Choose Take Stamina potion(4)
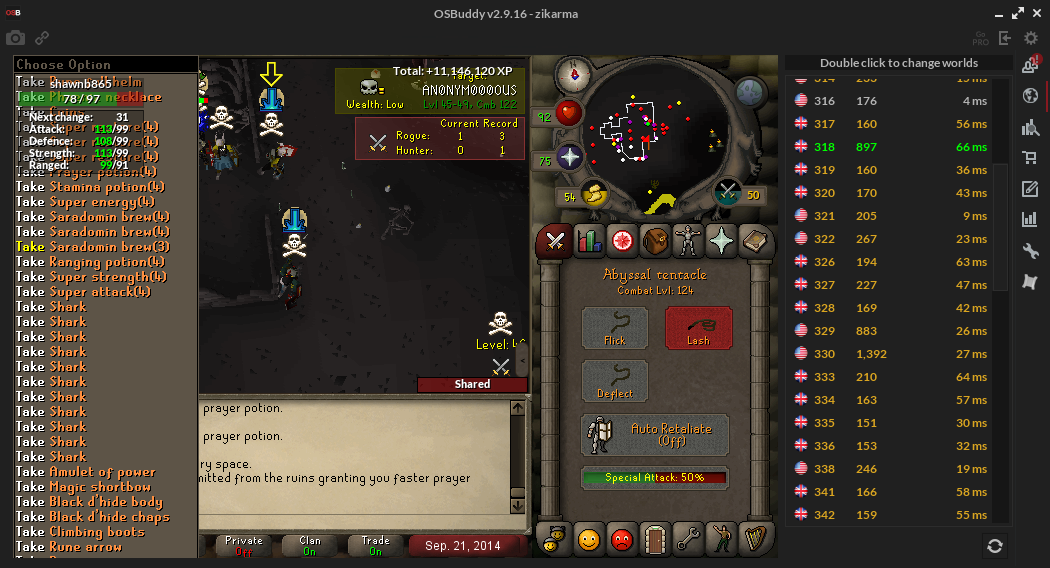 click(x=90, y=186)
